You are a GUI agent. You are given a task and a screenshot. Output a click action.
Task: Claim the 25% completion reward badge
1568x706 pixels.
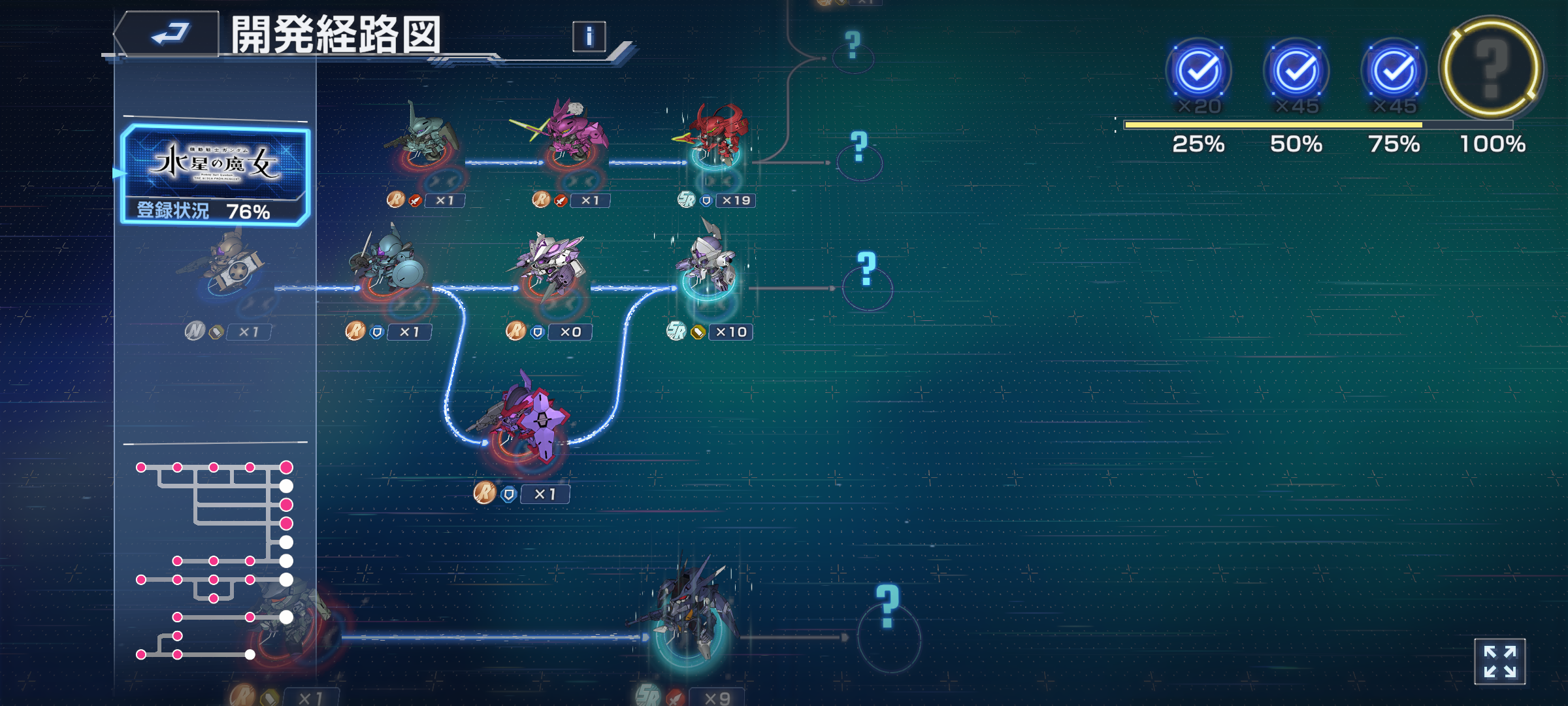1198,72
